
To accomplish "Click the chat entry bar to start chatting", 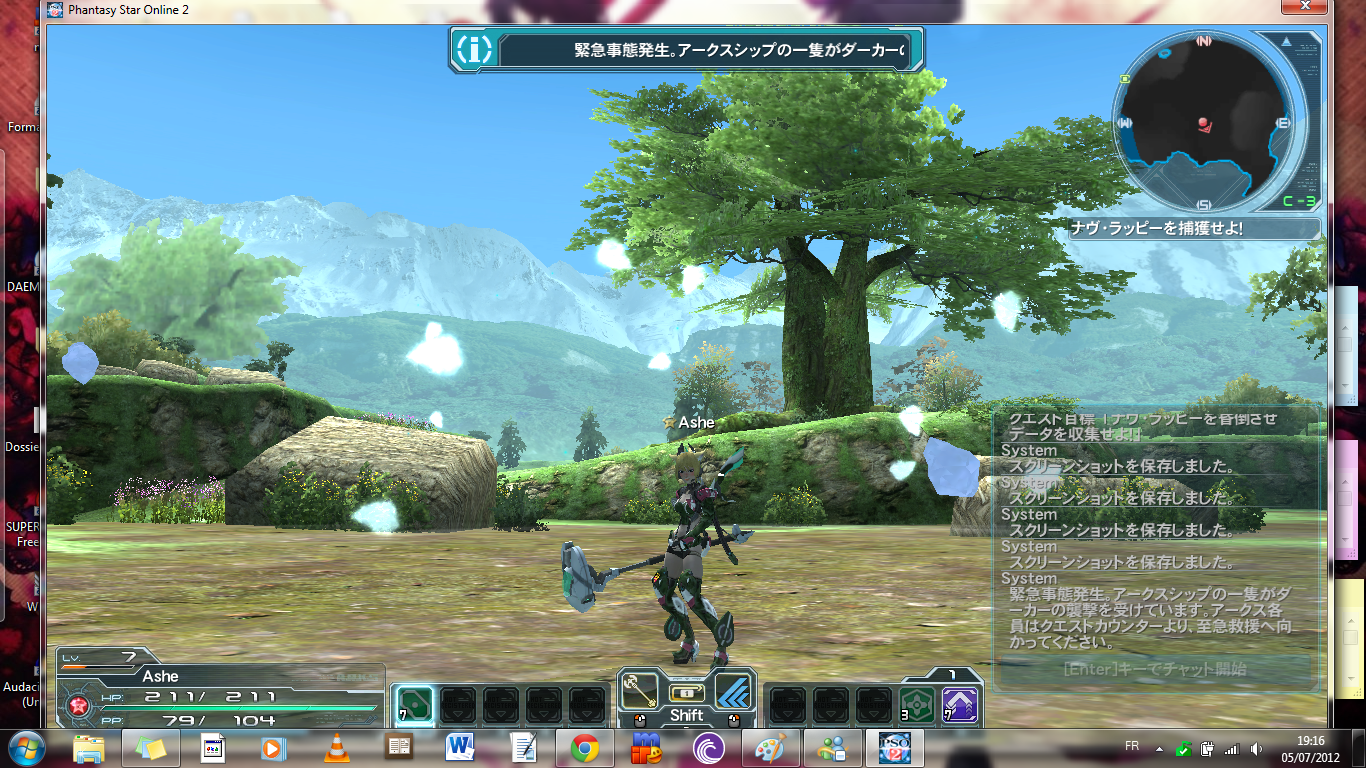I will coord(1155,669).
